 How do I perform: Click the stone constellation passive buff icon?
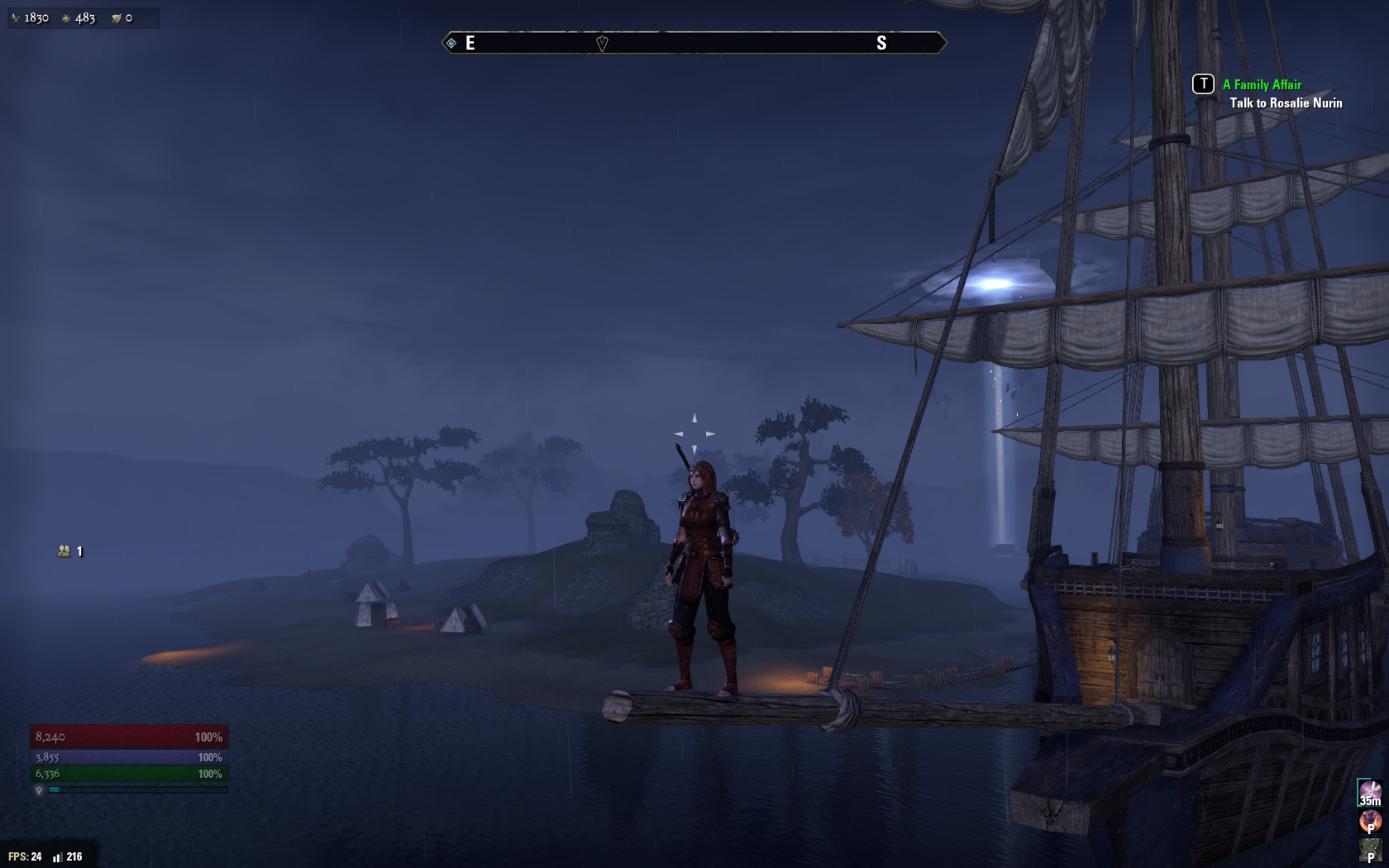click(x=1370, y=849)
